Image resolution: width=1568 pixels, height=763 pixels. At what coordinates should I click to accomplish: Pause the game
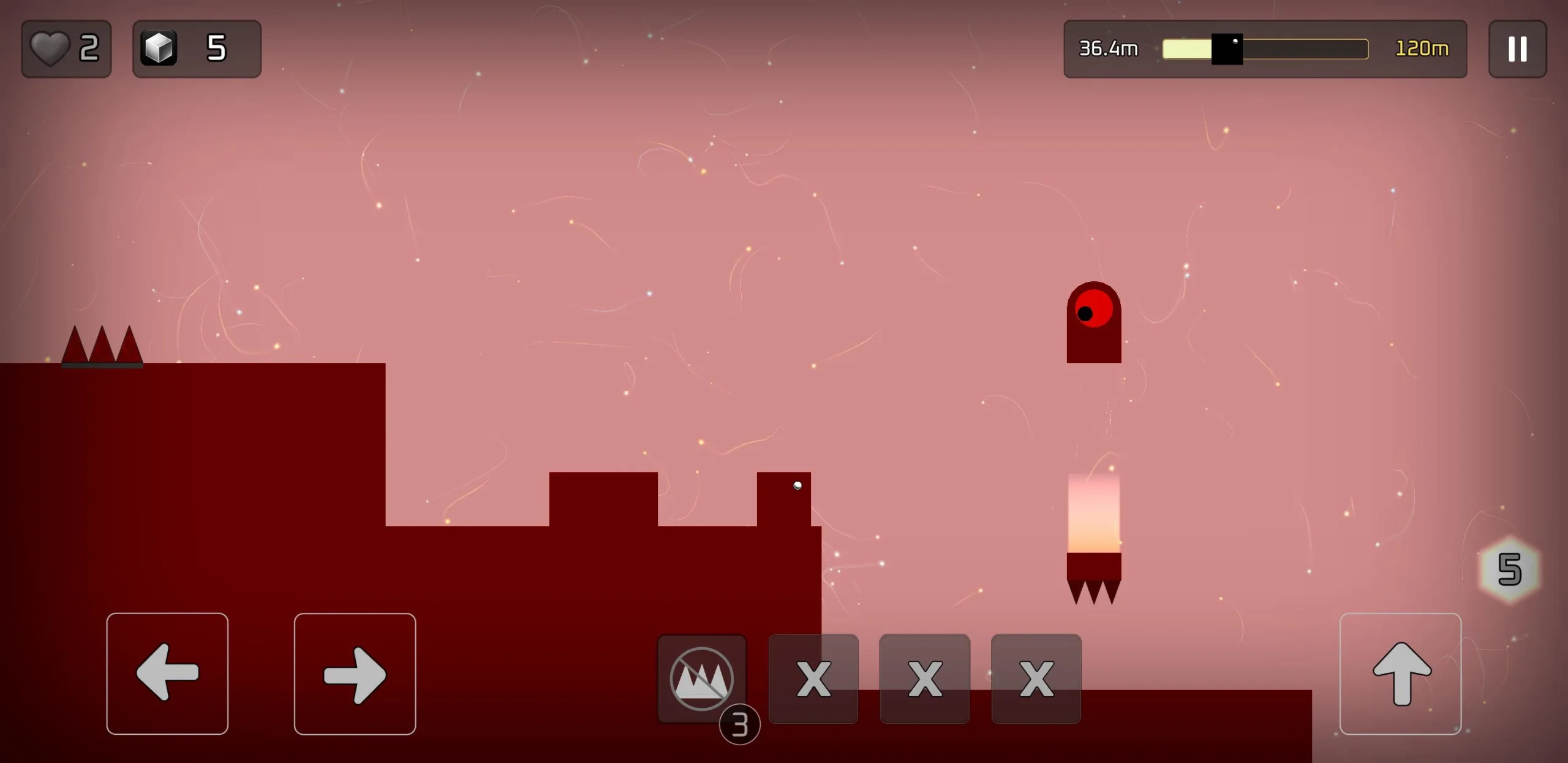pos(1517,49)
